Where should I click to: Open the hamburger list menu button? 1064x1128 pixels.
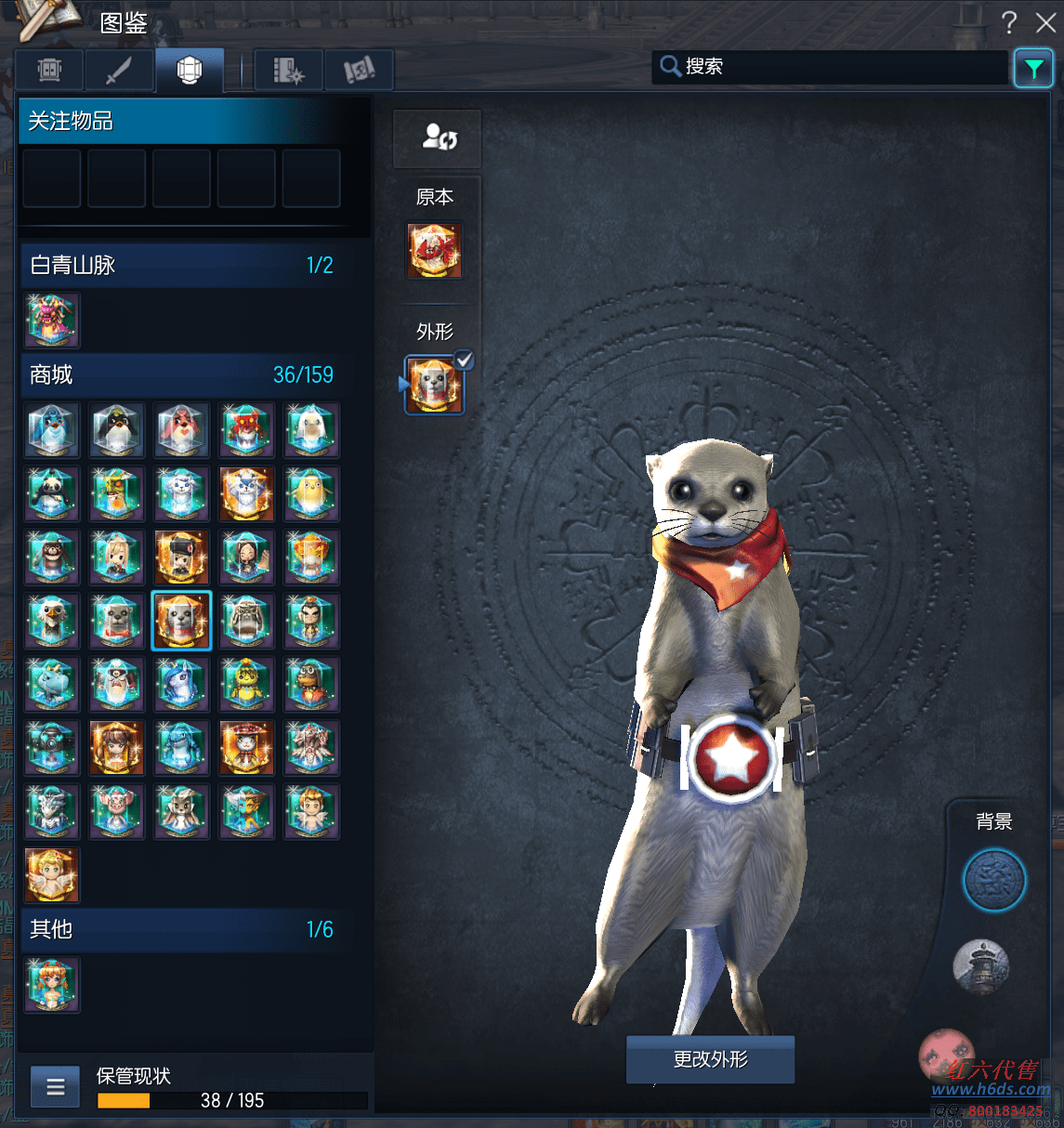coord(56,1086)
